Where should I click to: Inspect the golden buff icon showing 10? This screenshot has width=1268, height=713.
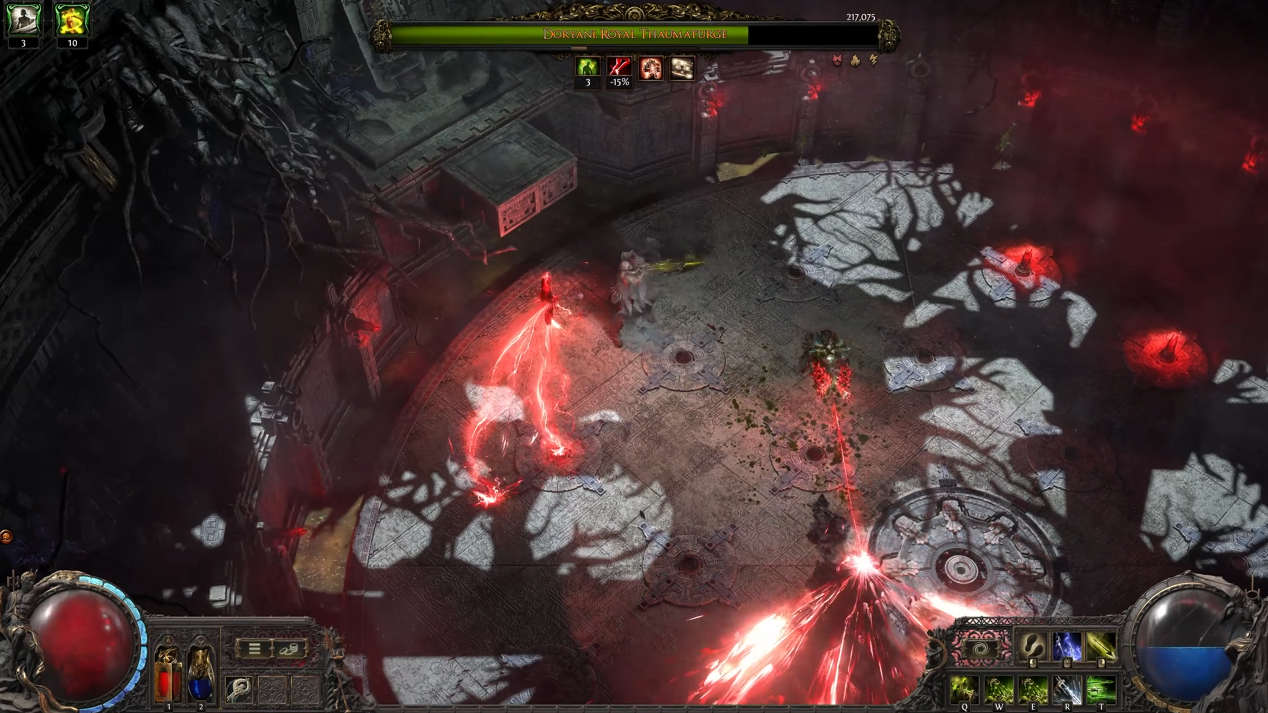(x=72, y=20)
